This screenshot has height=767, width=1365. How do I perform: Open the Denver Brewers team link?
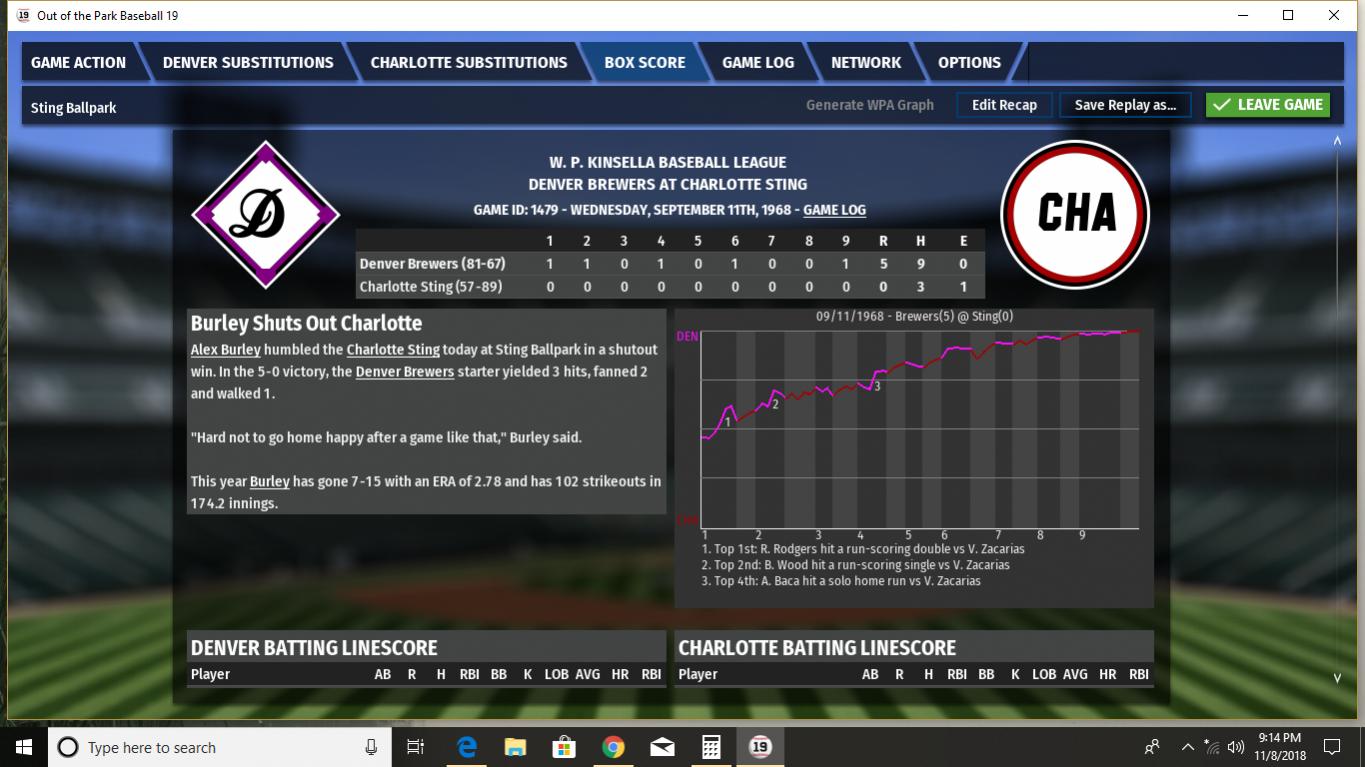(x=405, y=372)
